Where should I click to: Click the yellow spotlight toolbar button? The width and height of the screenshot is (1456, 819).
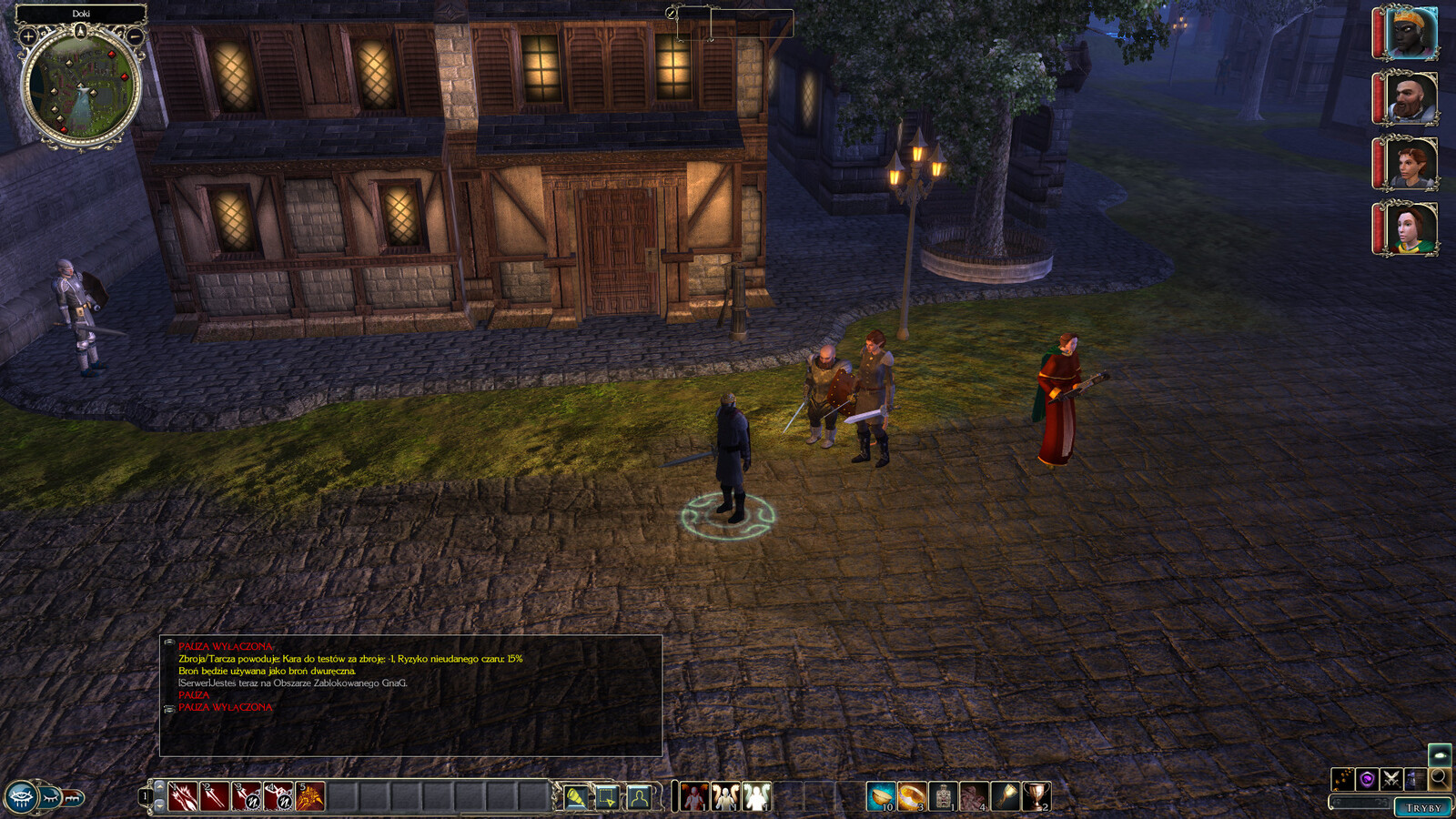point(575,797)
